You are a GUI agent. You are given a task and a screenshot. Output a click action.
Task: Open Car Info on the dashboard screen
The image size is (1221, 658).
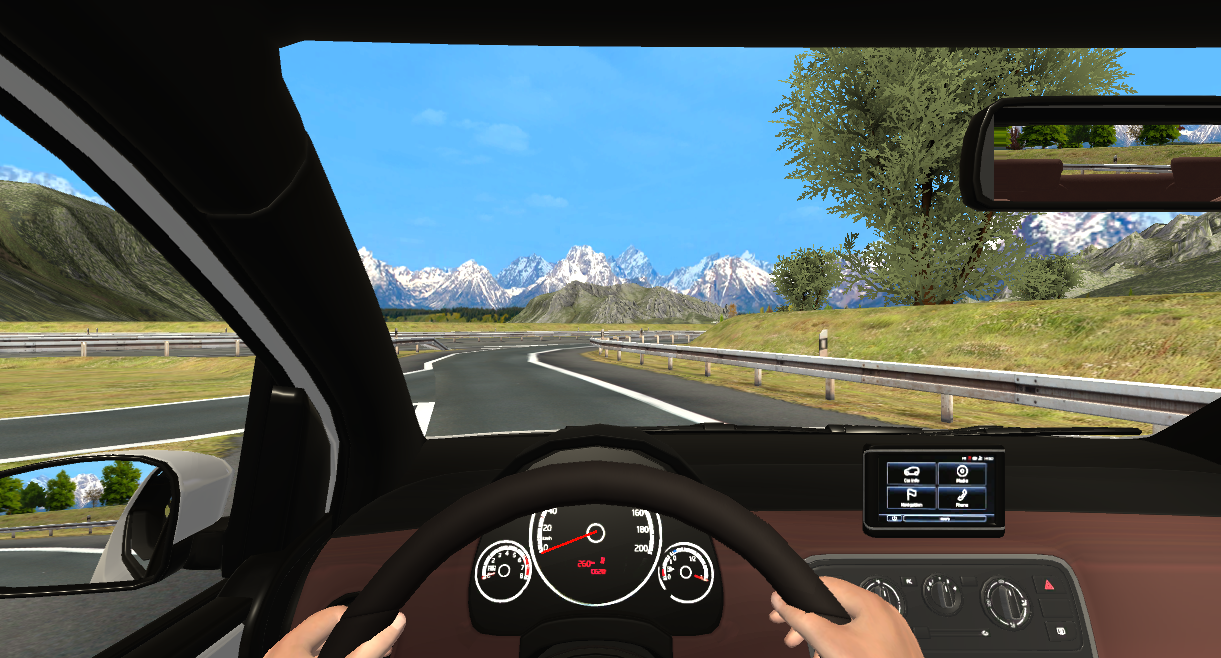(911, 473)
